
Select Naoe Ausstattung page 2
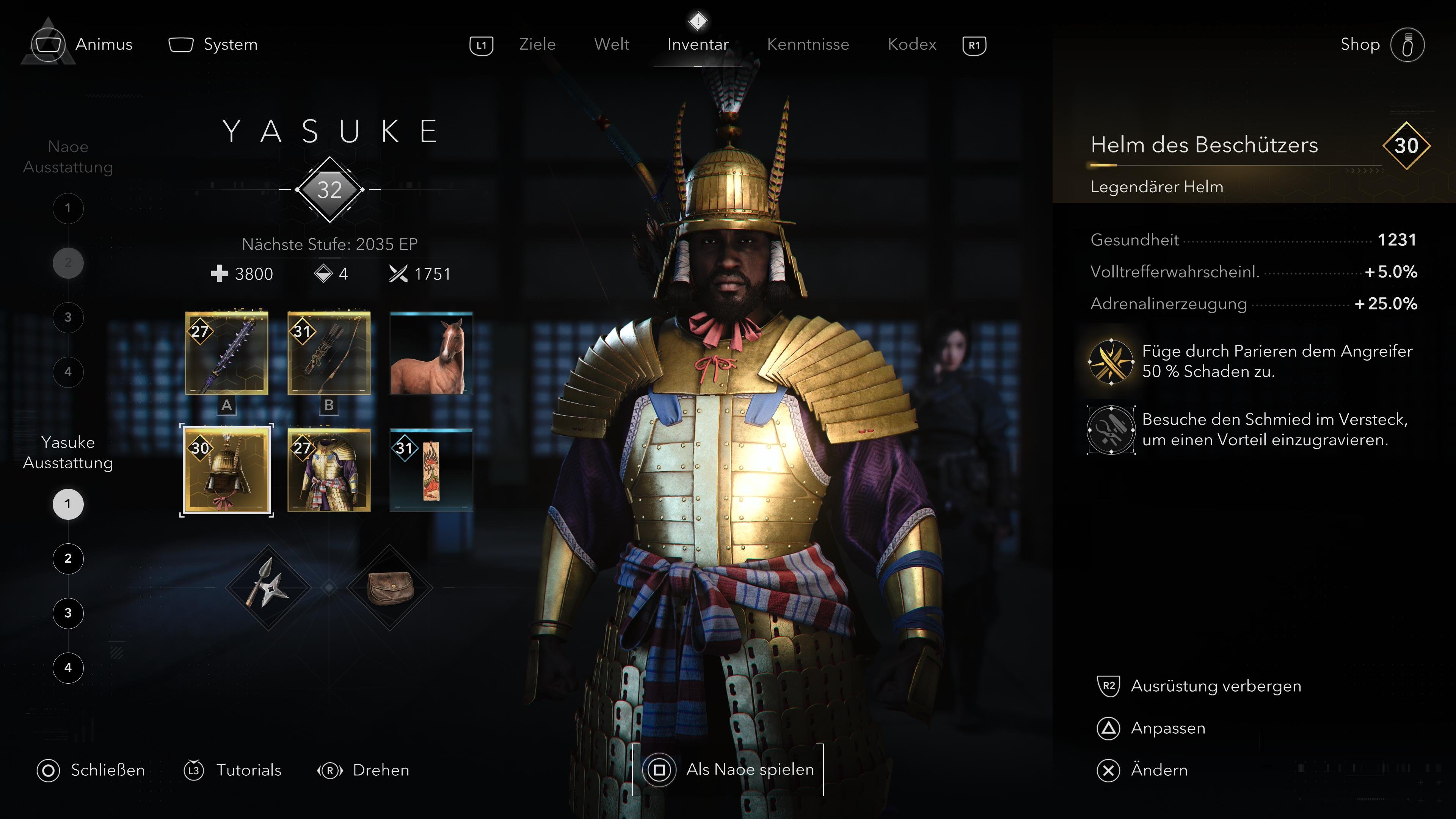tap(68, 262)
